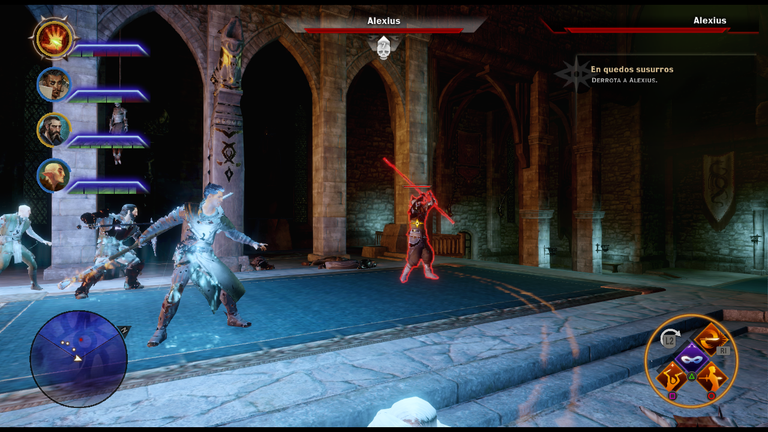
Task: Activate the sword-thrust figure ability icon
Action: click(711, 379)
